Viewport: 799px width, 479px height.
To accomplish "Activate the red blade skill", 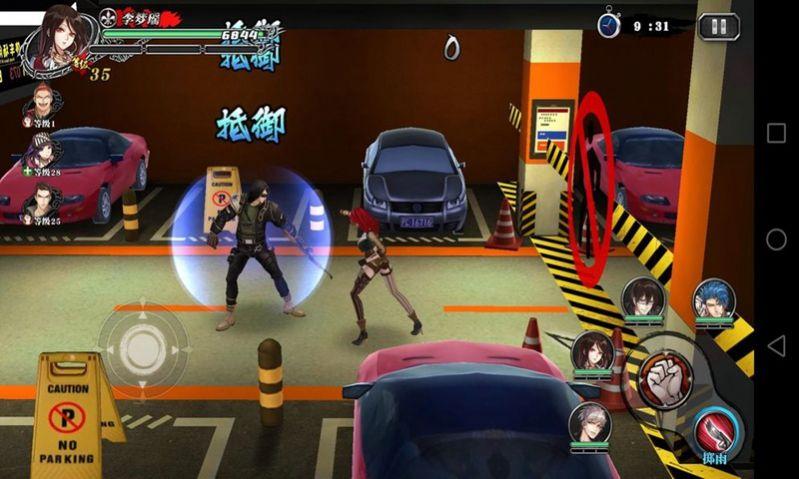I will [715, 429].
